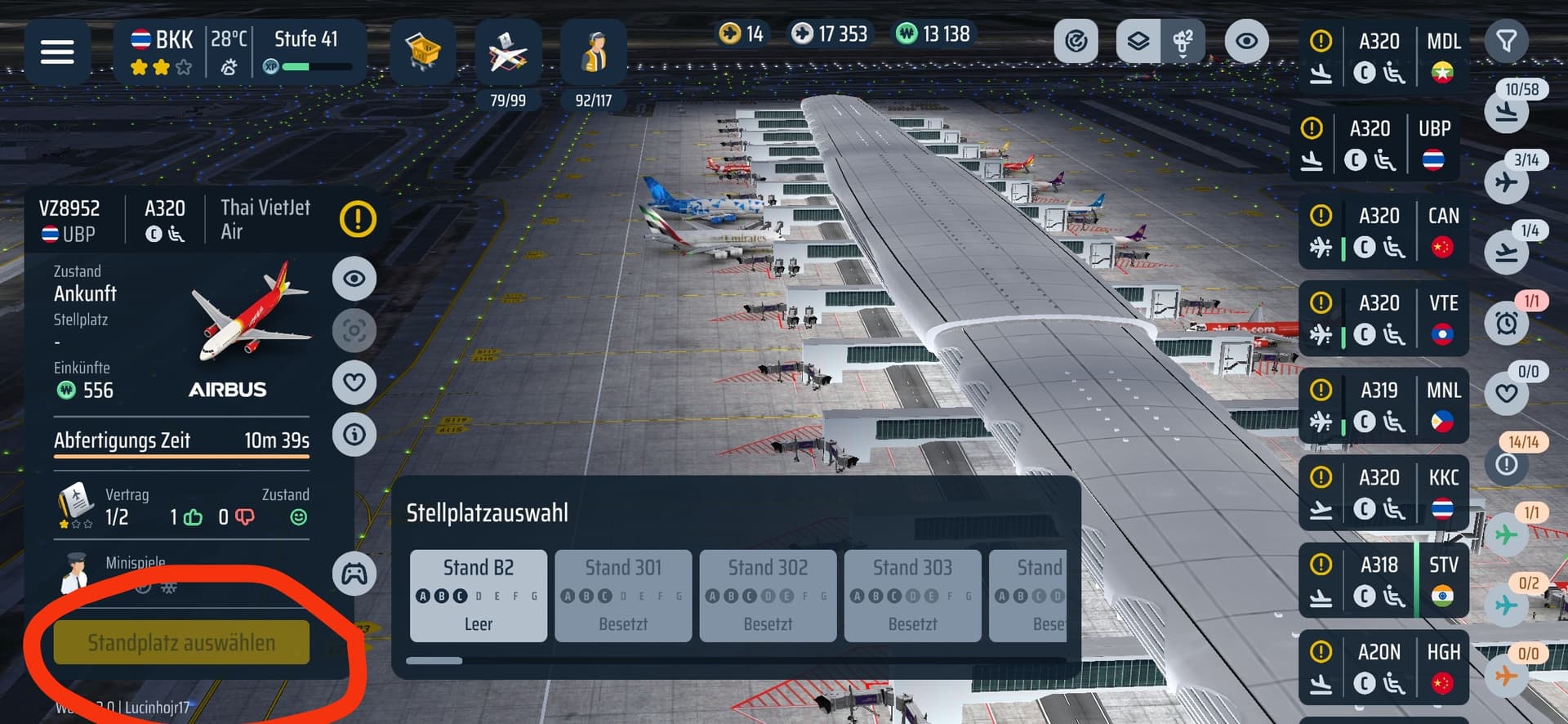Open the hamburger main menu
This screenshot has width=1568, height=724.
coord(57,52)
